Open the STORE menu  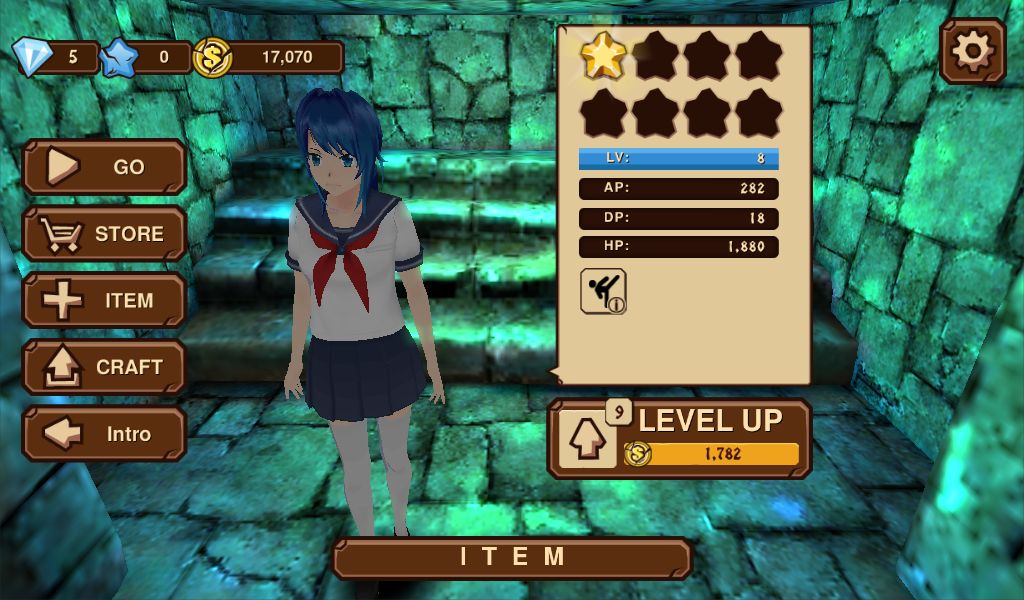coord(104,234)
